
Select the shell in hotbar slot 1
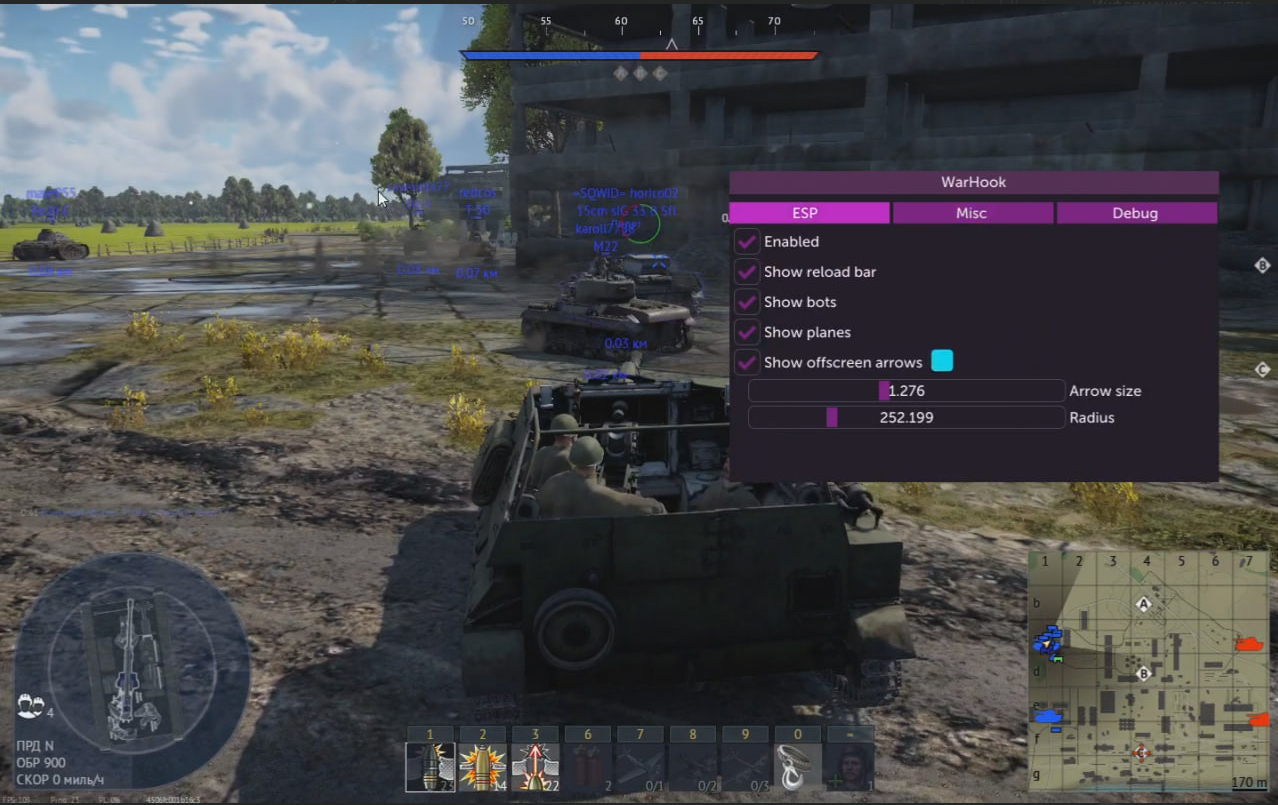tap(431, 767)
